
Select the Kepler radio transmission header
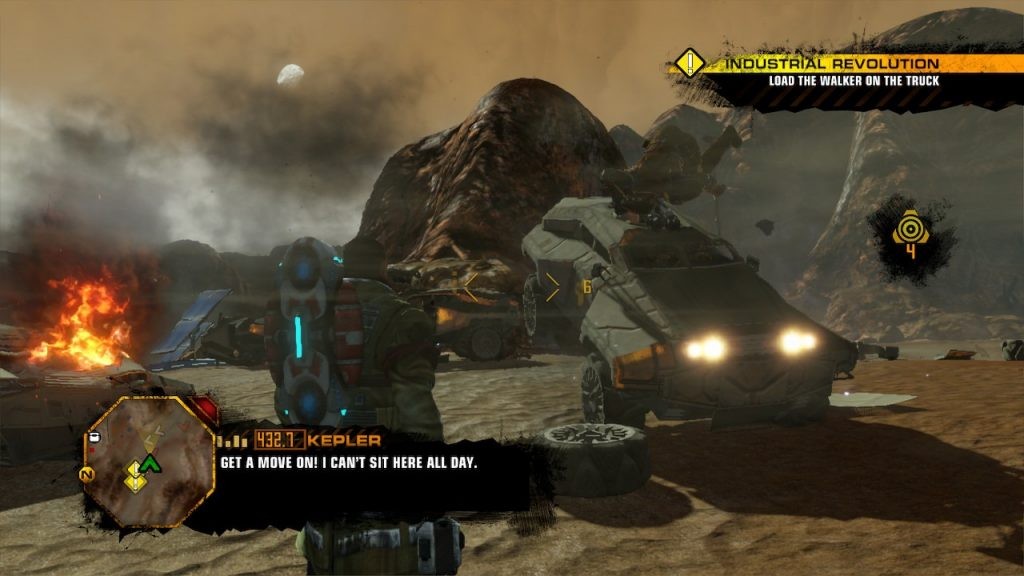[300, 440]
